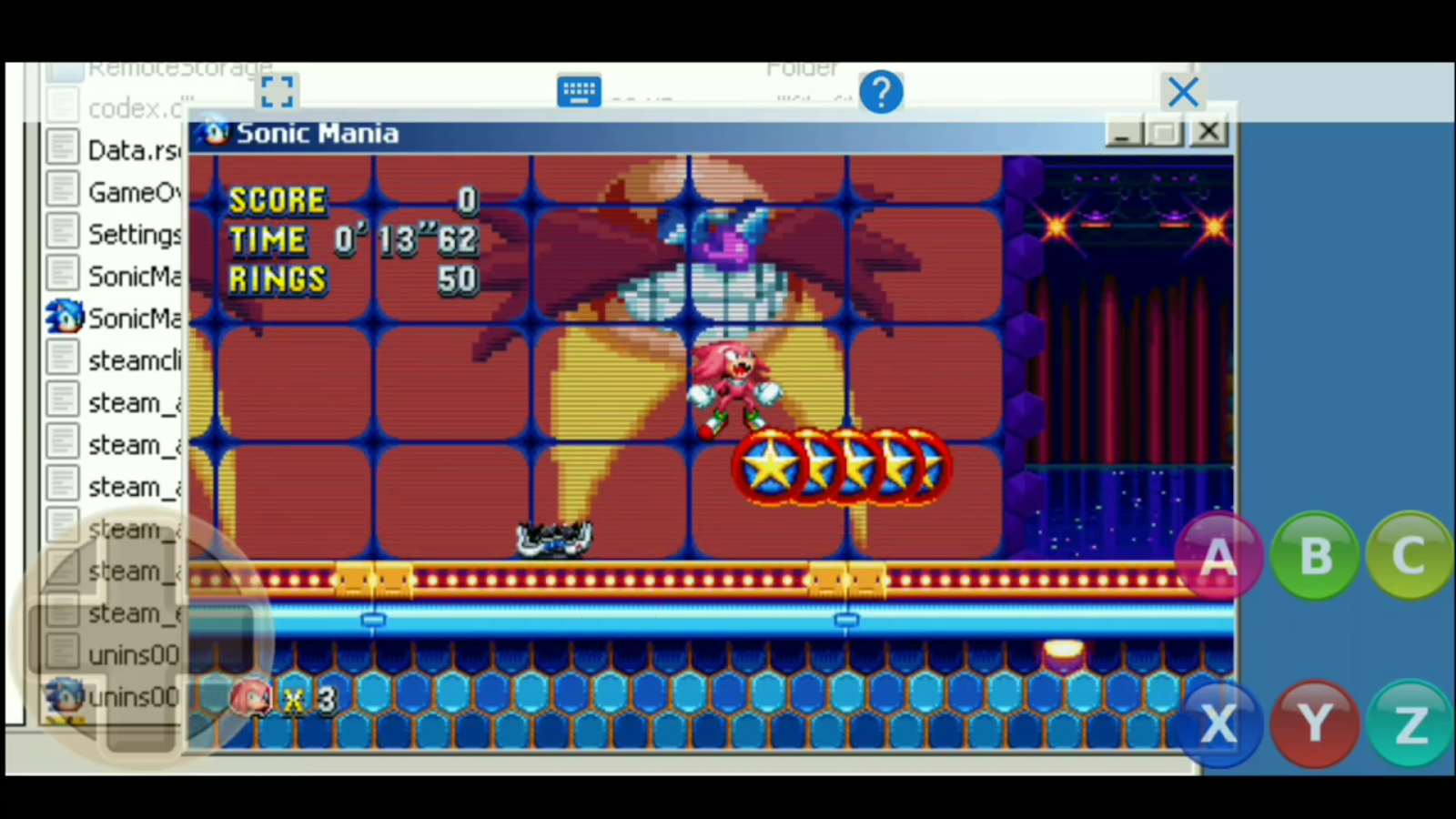Open the GameOv file entry
The height and width of the screenshot is (819, 1456).
[127, 192]
